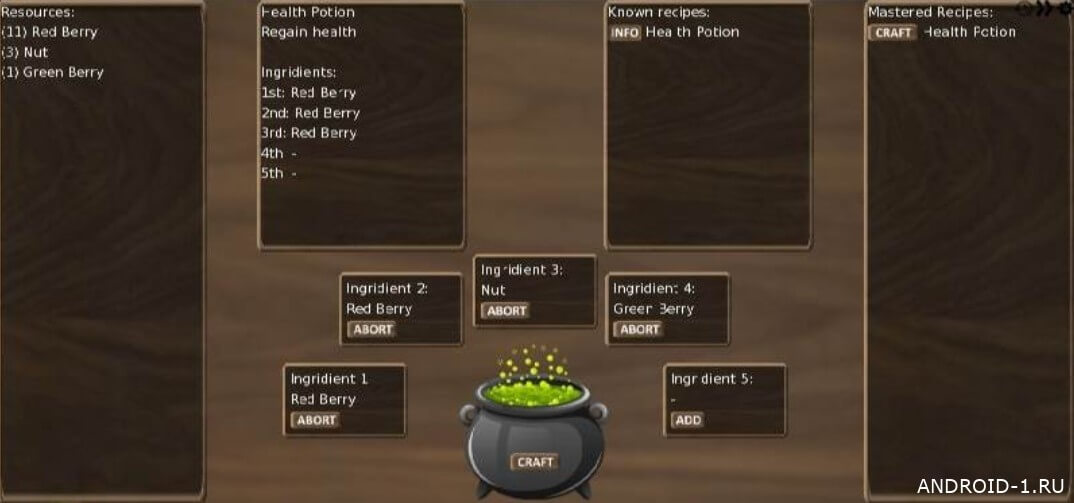Show info for the known Health Potion recipe
This screenshot has height=503, width=1074.
(625, 33)
